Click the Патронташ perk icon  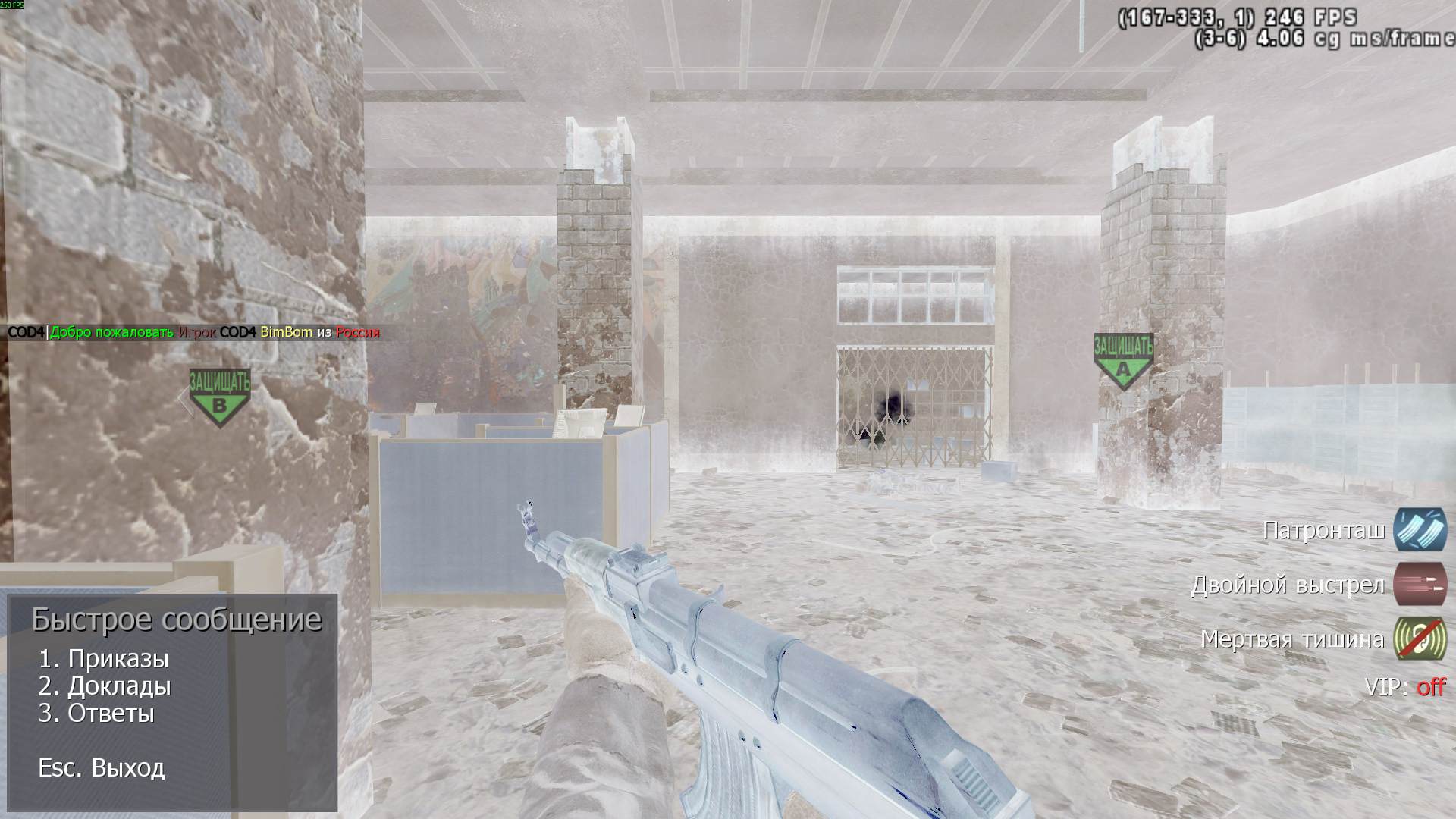pyautogui.click(x=1420, y=529)
